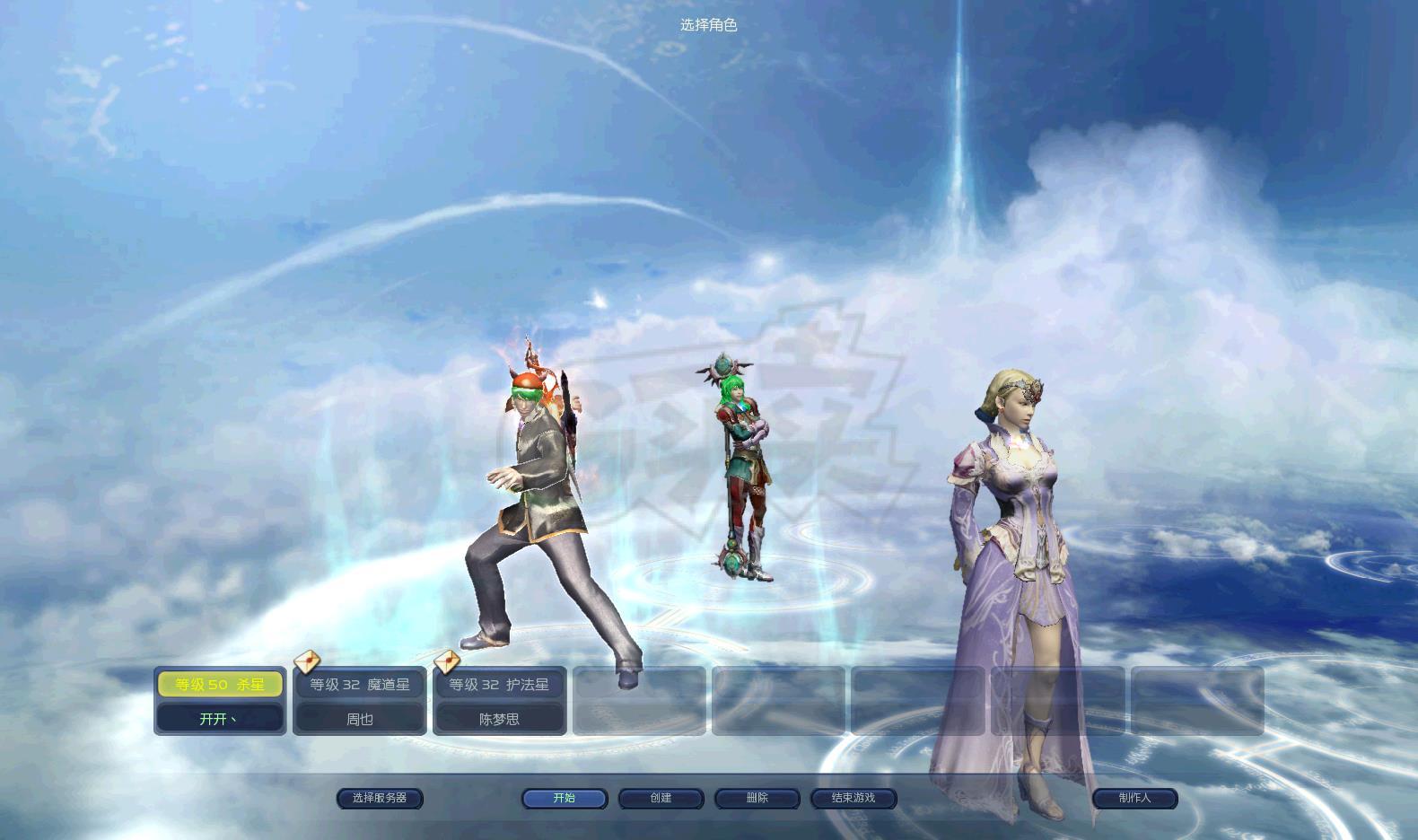The image size is (1418, 840).
Task: Open the 选择服务器 server selection
Action: tap(380, 798)
